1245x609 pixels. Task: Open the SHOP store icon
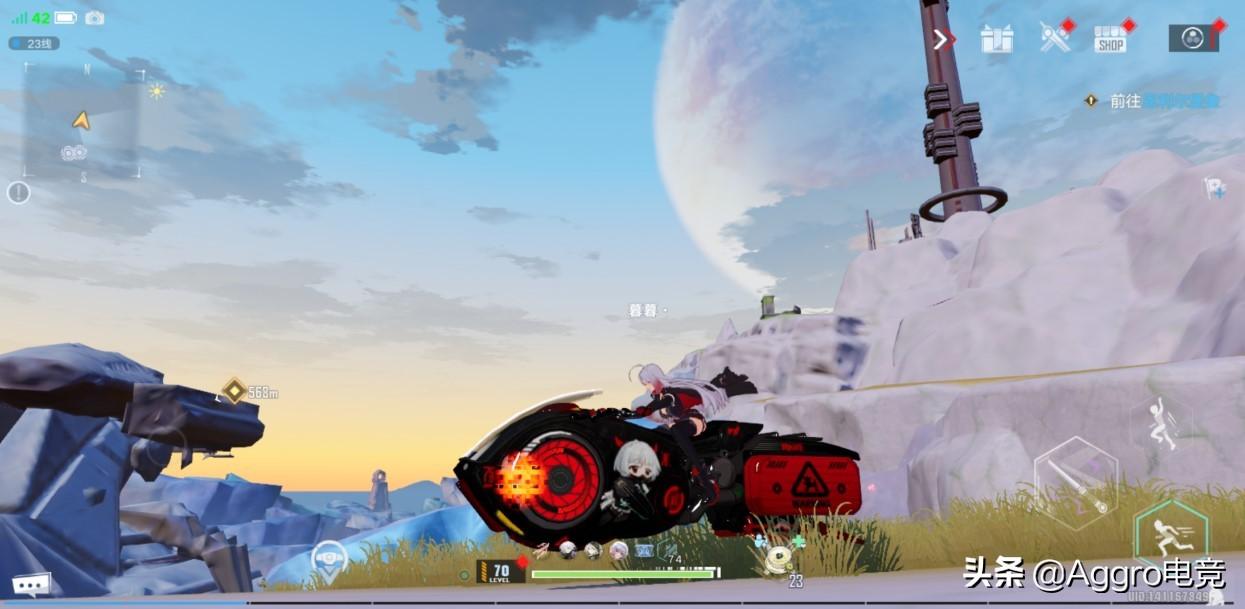click(x=1110, y=39)
